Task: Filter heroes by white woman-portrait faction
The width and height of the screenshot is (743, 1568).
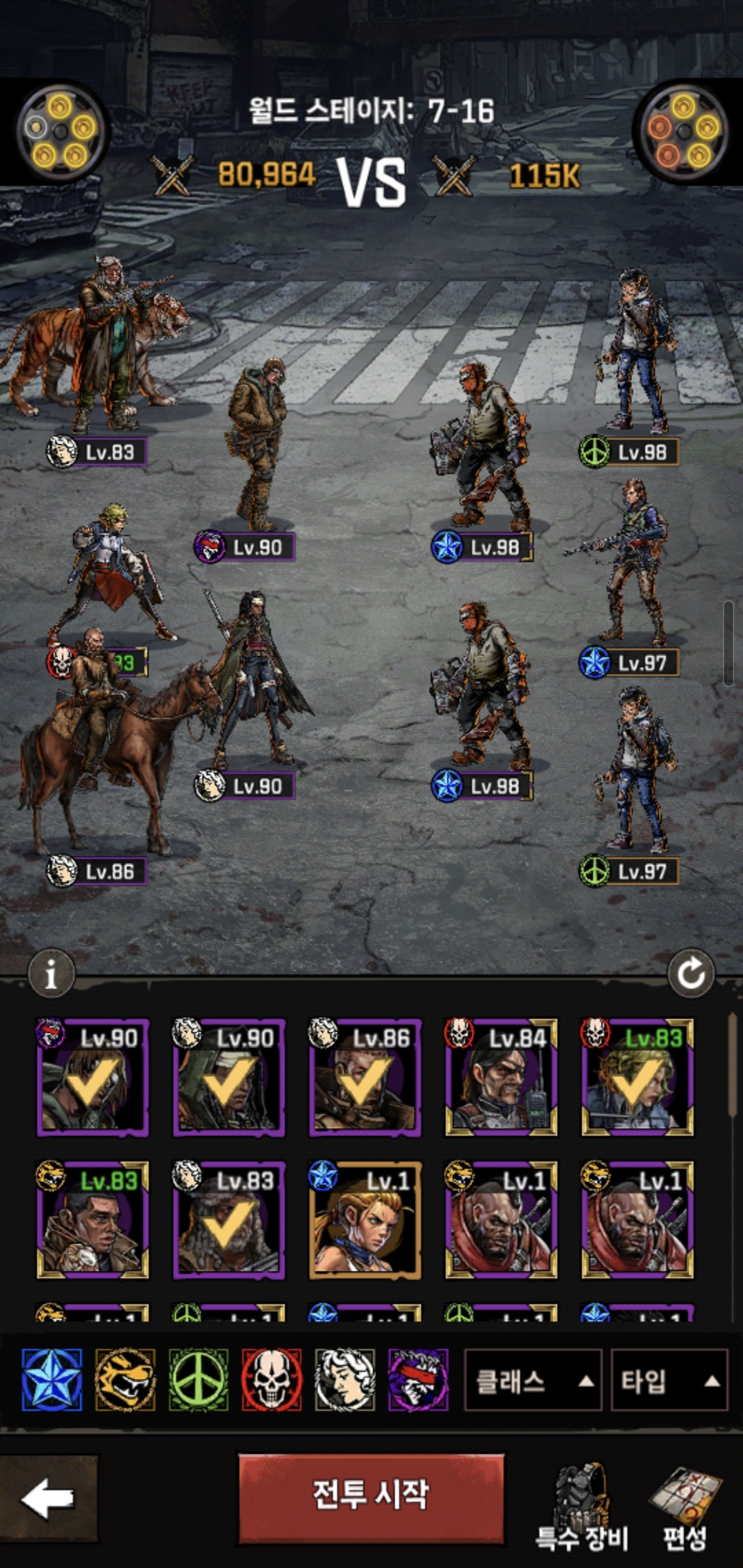Action: click(x=345, y=1380)
